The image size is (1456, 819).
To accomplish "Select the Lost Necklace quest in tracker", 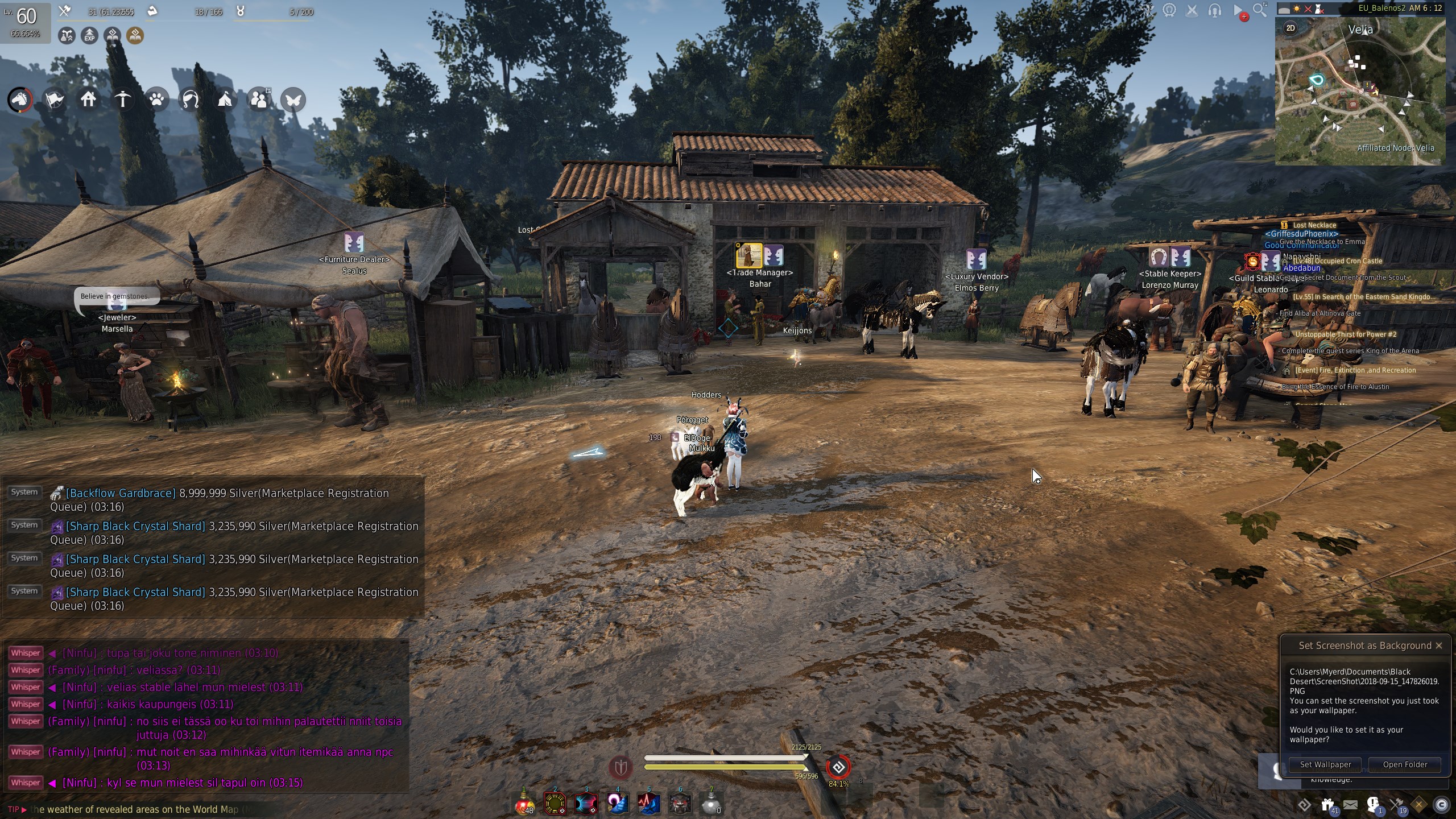I will coord(1314,225).
